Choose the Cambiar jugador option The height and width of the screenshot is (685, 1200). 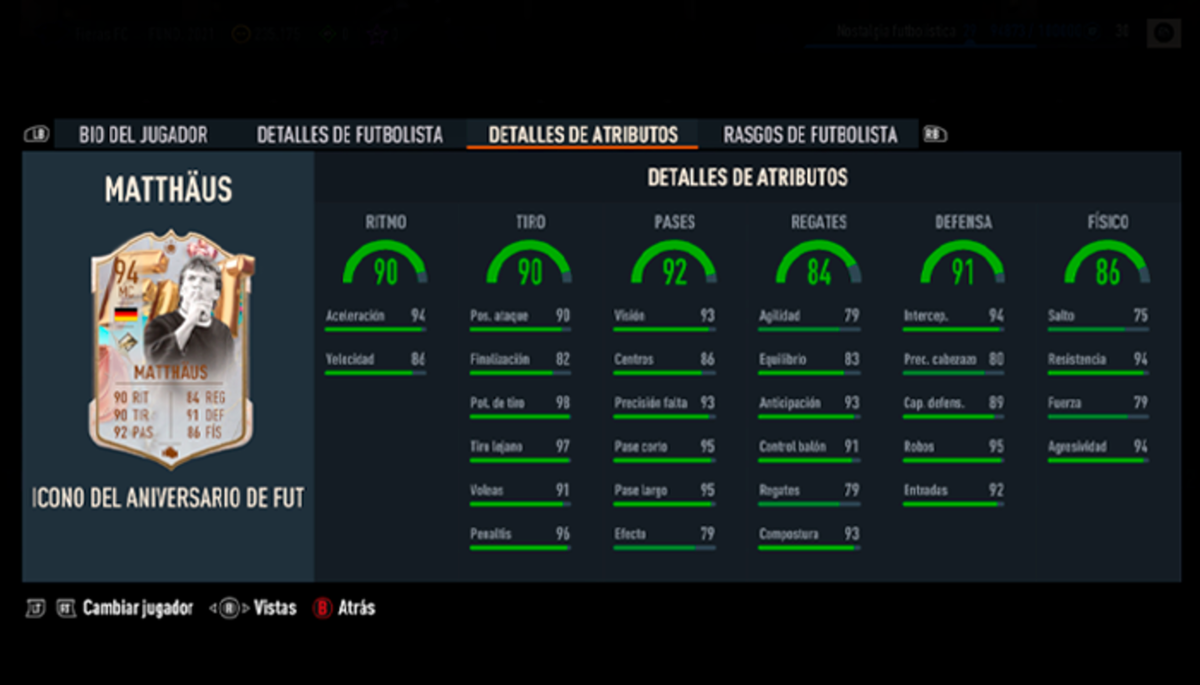coord(137,608)
